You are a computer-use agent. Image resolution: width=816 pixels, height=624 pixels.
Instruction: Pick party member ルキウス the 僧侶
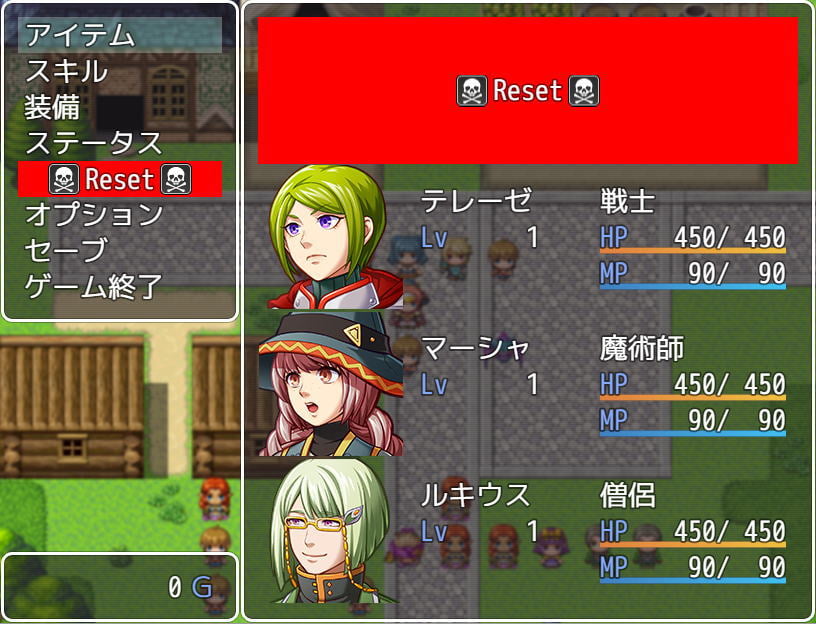pos(527,530)
